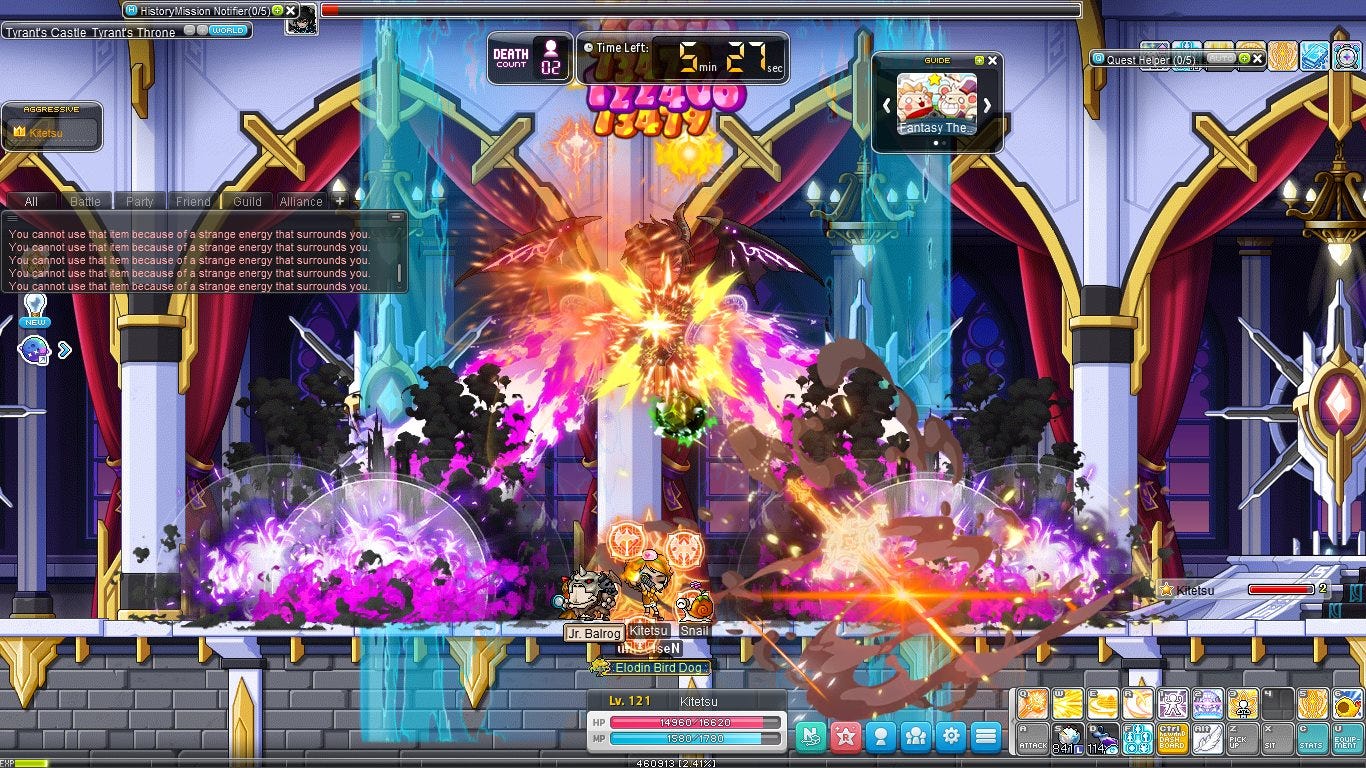Screen dimensions: 1366x768
Task: Open the Community people icon
Action: (915, 736)
